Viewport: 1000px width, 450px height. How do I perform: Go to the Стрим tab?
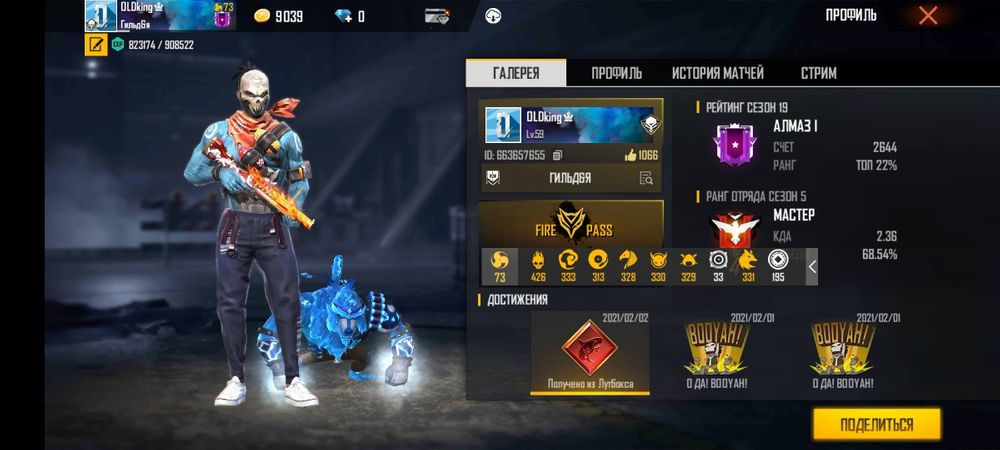(x=818, y=73)
